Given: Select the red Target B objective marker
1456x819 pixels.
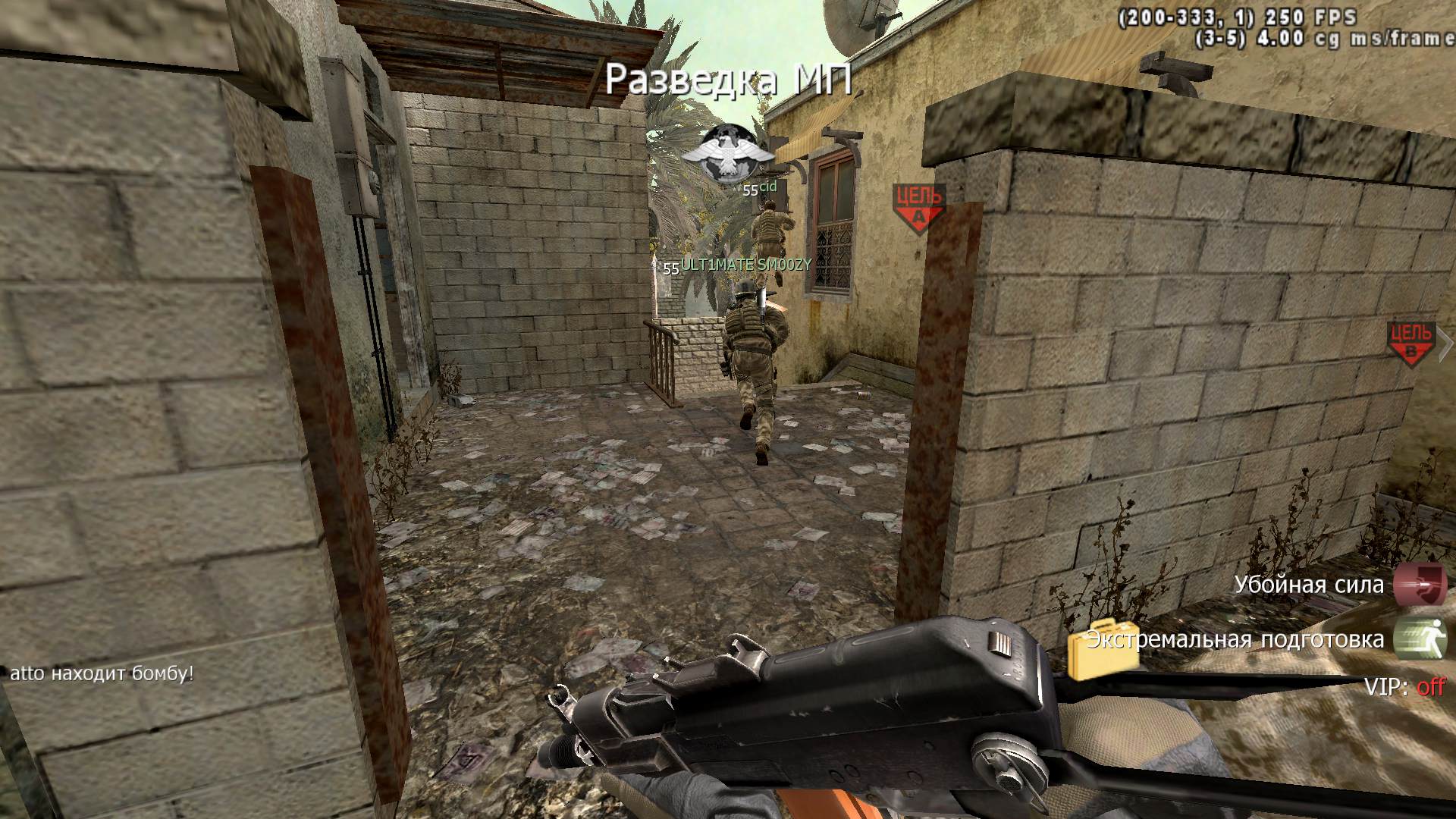Looking at the screenshot, I should [1410, 344].
